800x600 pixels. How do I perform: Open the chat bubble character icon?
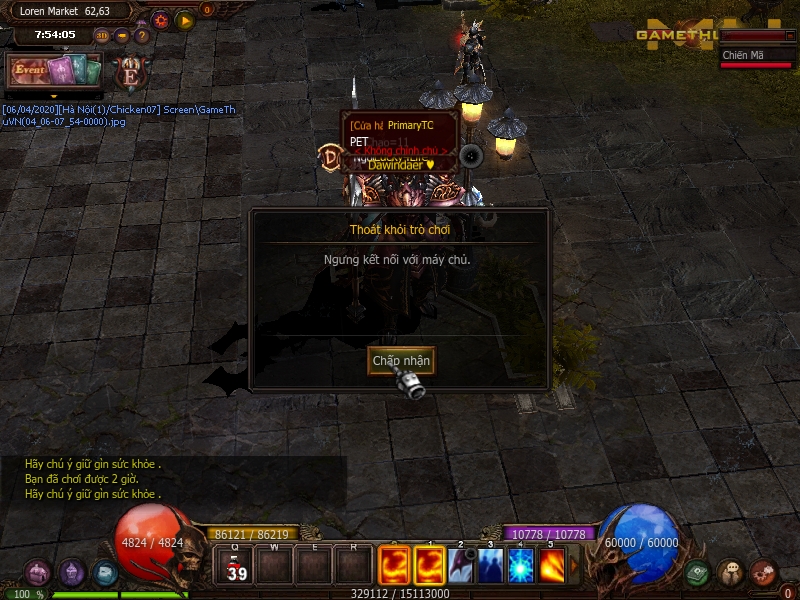click(x=730, y=573)
